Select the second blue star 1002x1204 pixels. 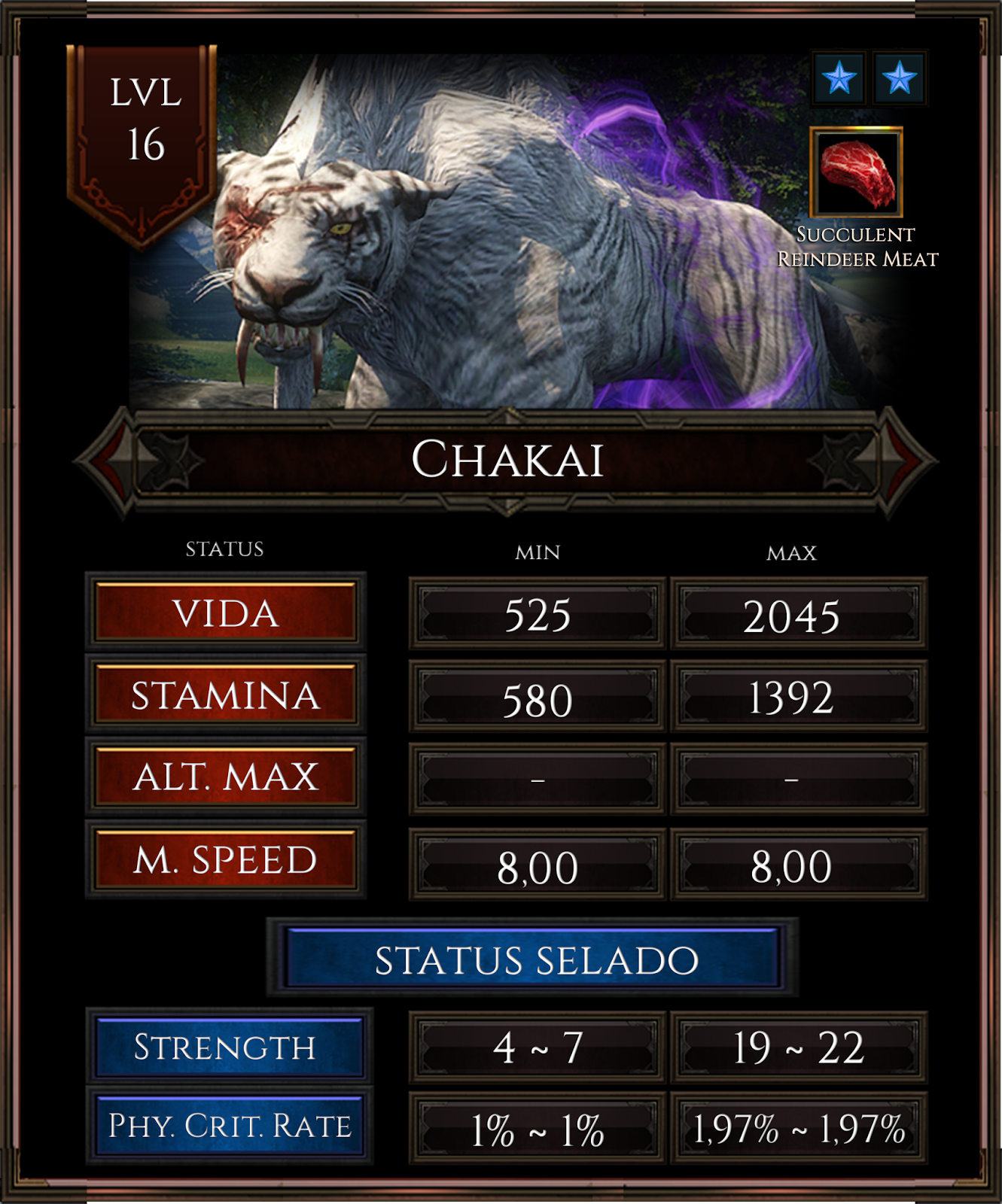pos(901,78)
